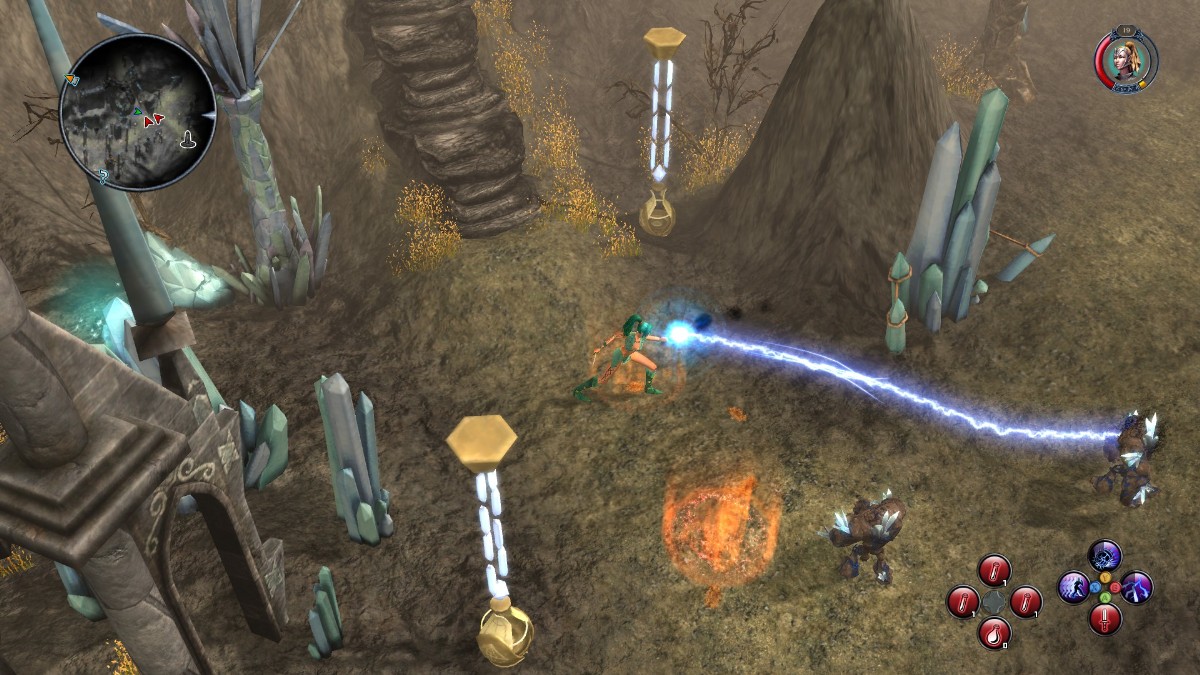Use the round flask potion slot

tap(994, 633)
